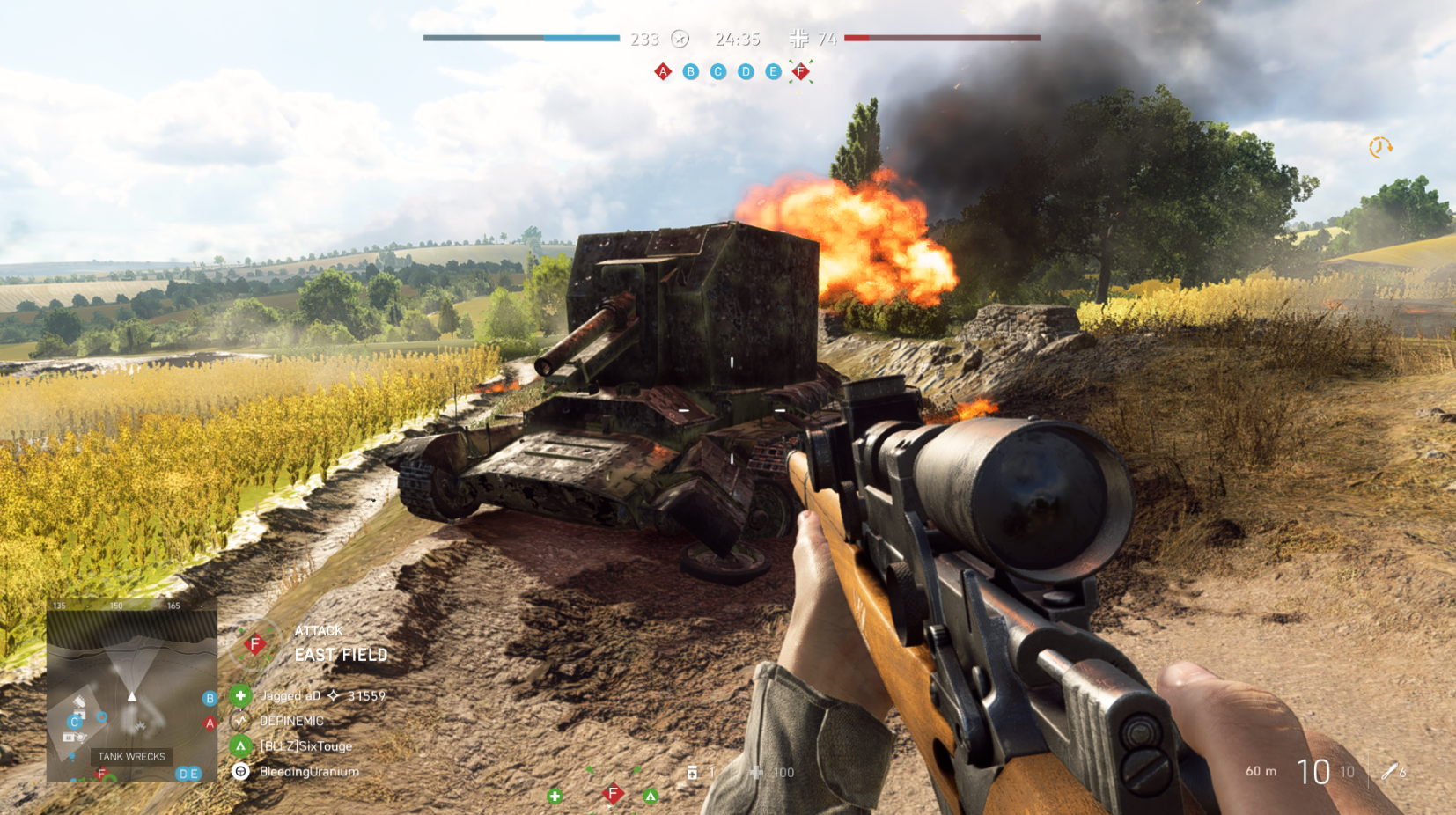The image size is (1456, 815).
Task: Click the C flag marker on minimap
Action: [75, 722]
